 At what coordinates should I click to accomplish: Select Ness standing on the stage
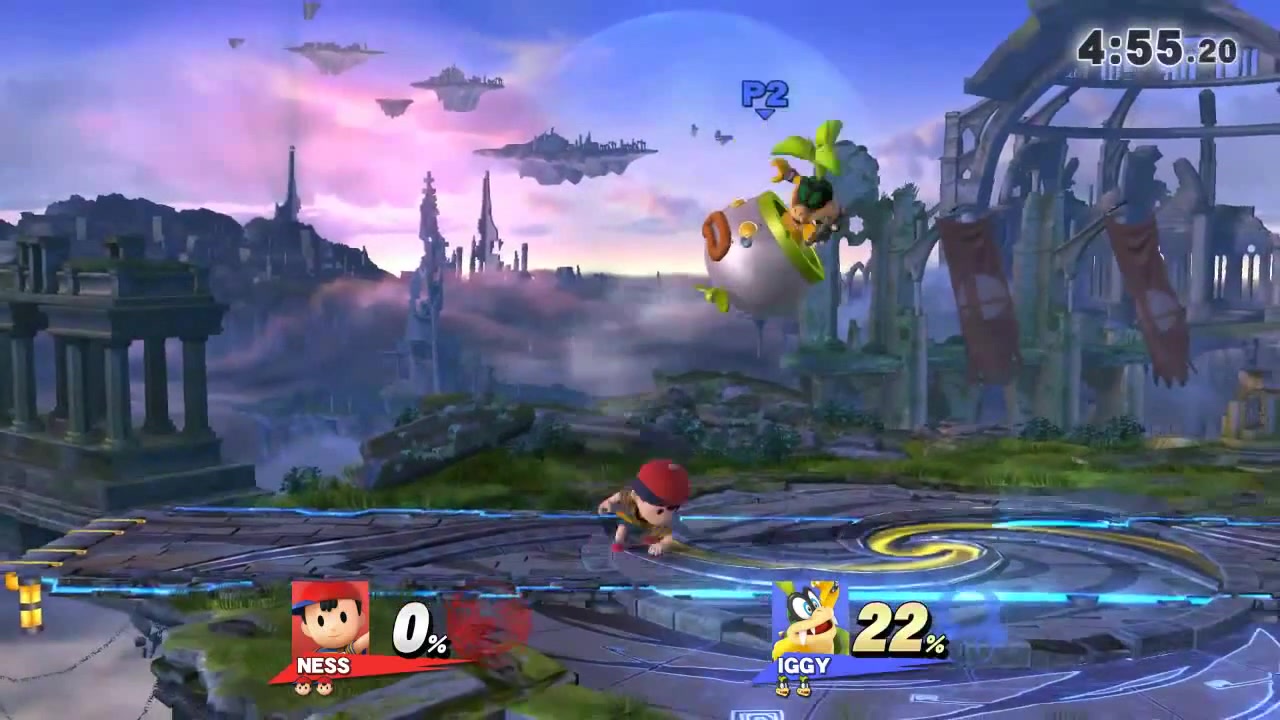(x=650, y=510)
